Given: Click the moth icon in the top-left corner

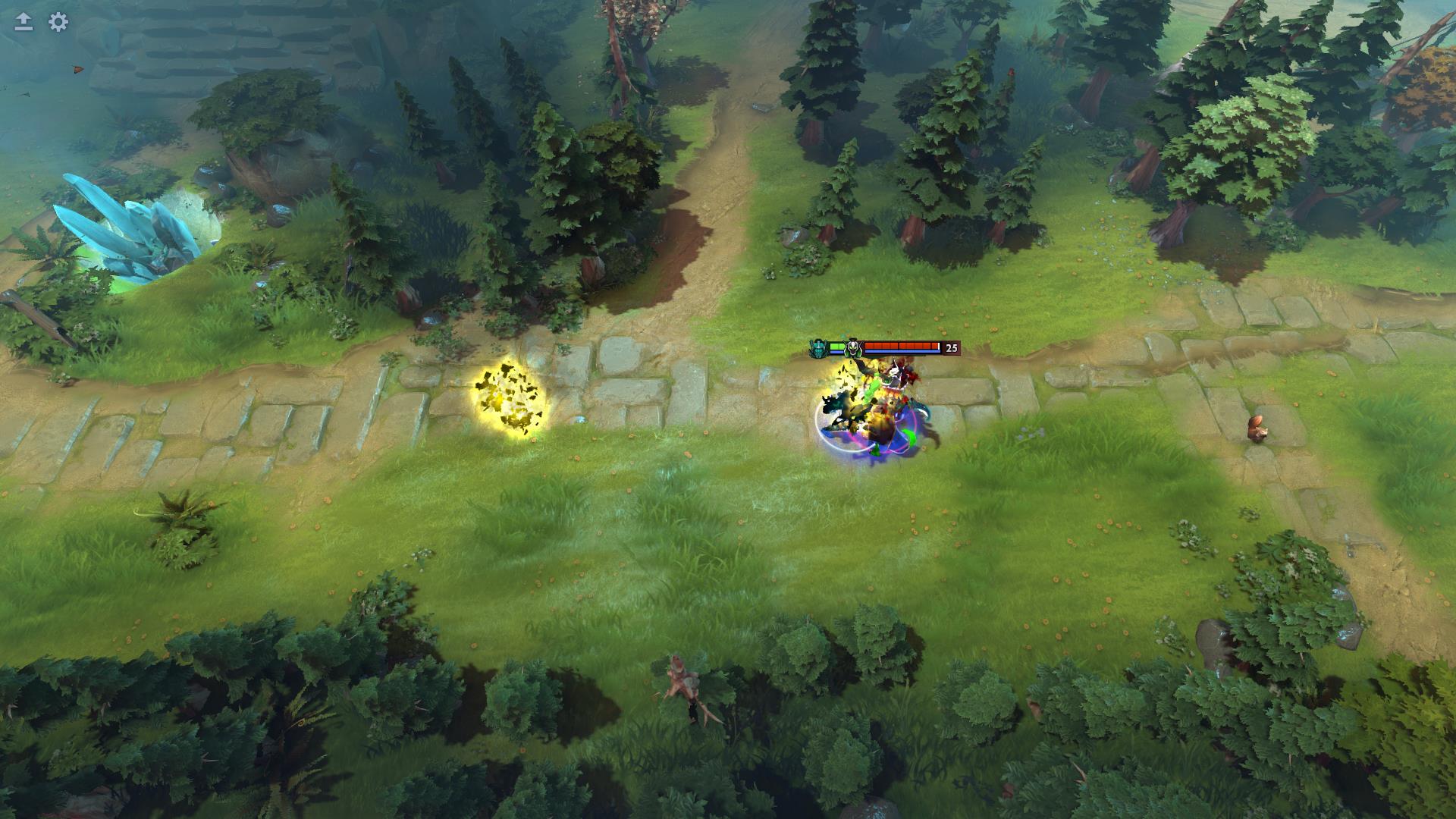Looking at the screenshot, I should (x=78, y=70).
